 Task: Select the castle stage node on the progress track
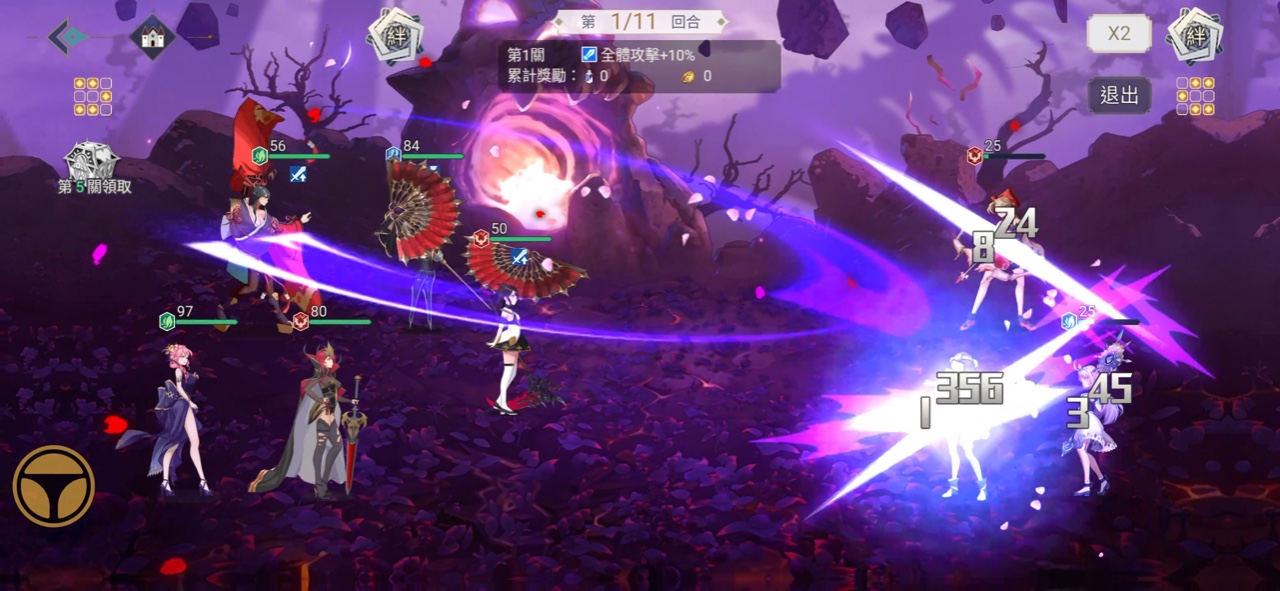pos(152,37)
